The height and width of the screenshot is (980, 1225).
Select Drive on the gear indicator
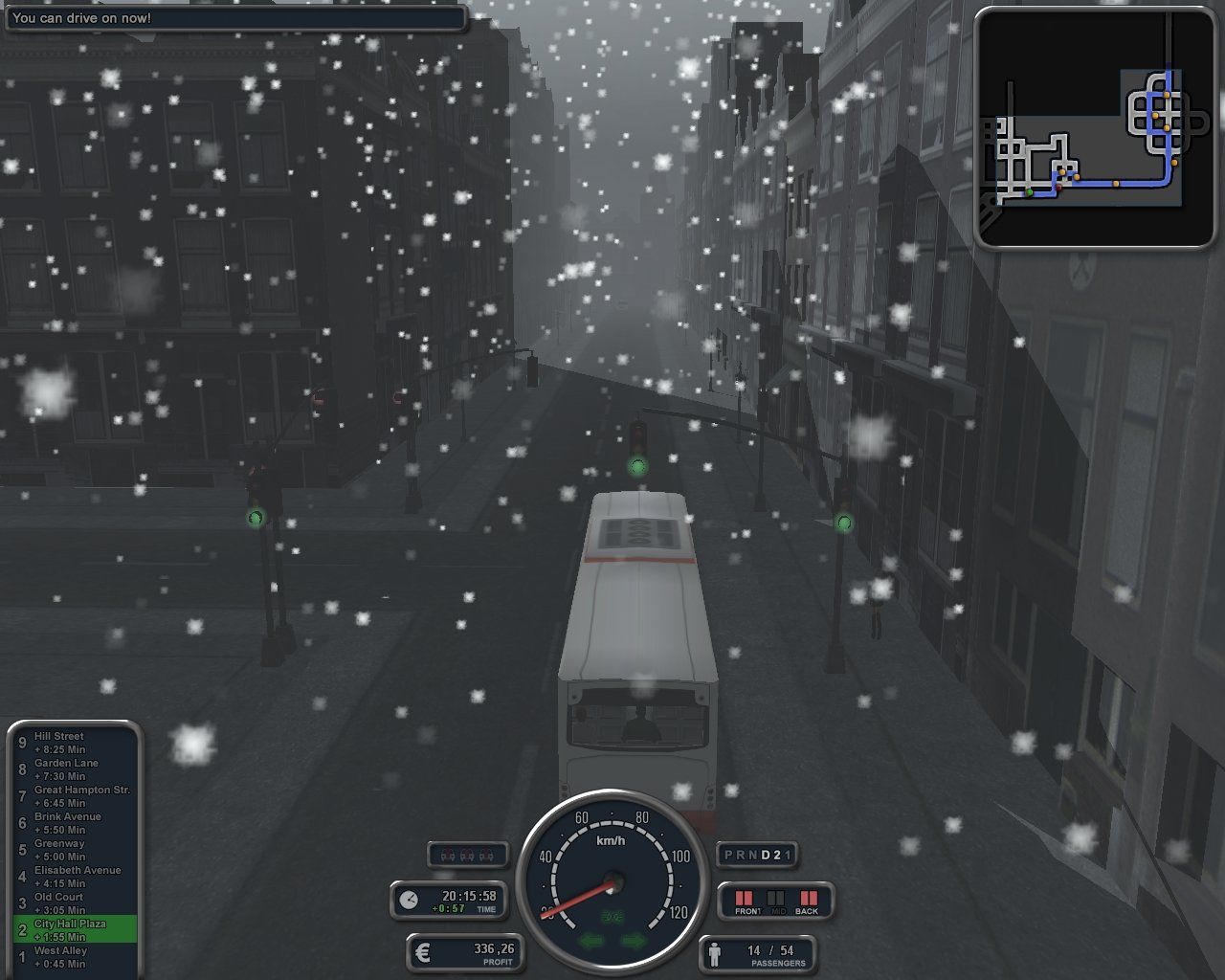(x=765, y=855)
